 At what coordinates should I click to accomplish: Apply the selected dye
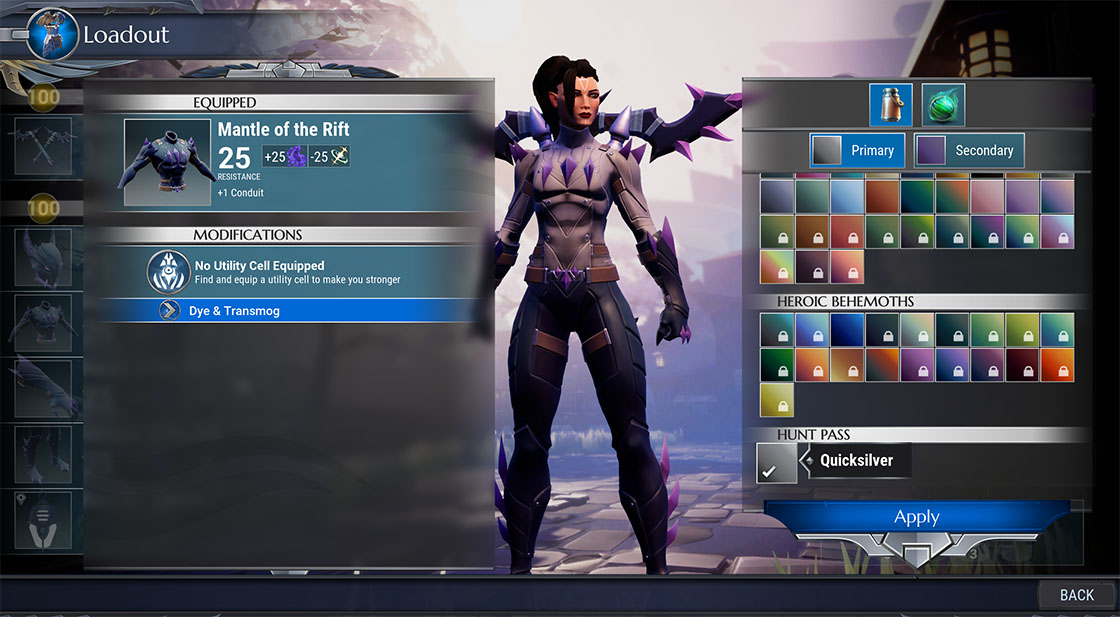tap(916, 518)
